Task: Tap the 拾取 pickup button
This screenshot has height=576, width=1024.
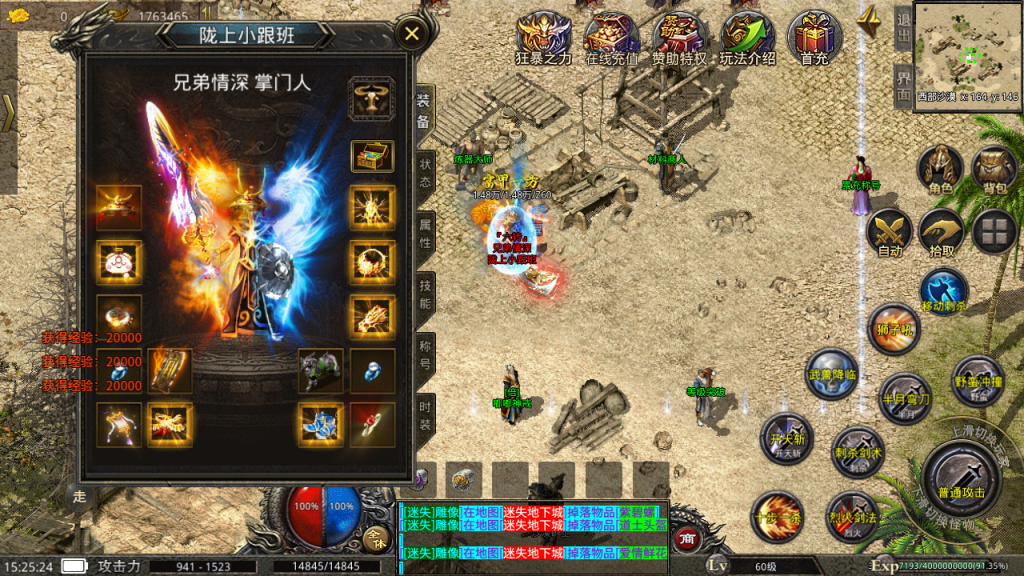Action: [941, 232]
